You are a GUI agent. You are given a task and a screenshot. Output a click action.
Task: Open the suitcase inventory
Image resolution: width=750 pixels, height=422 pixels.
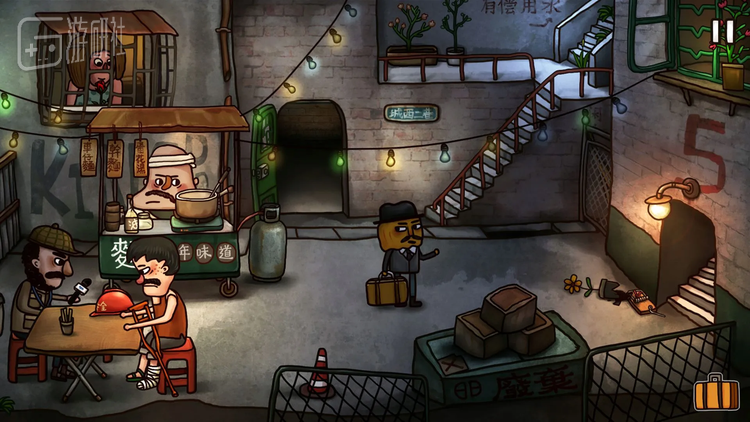[x=716, y=393]
